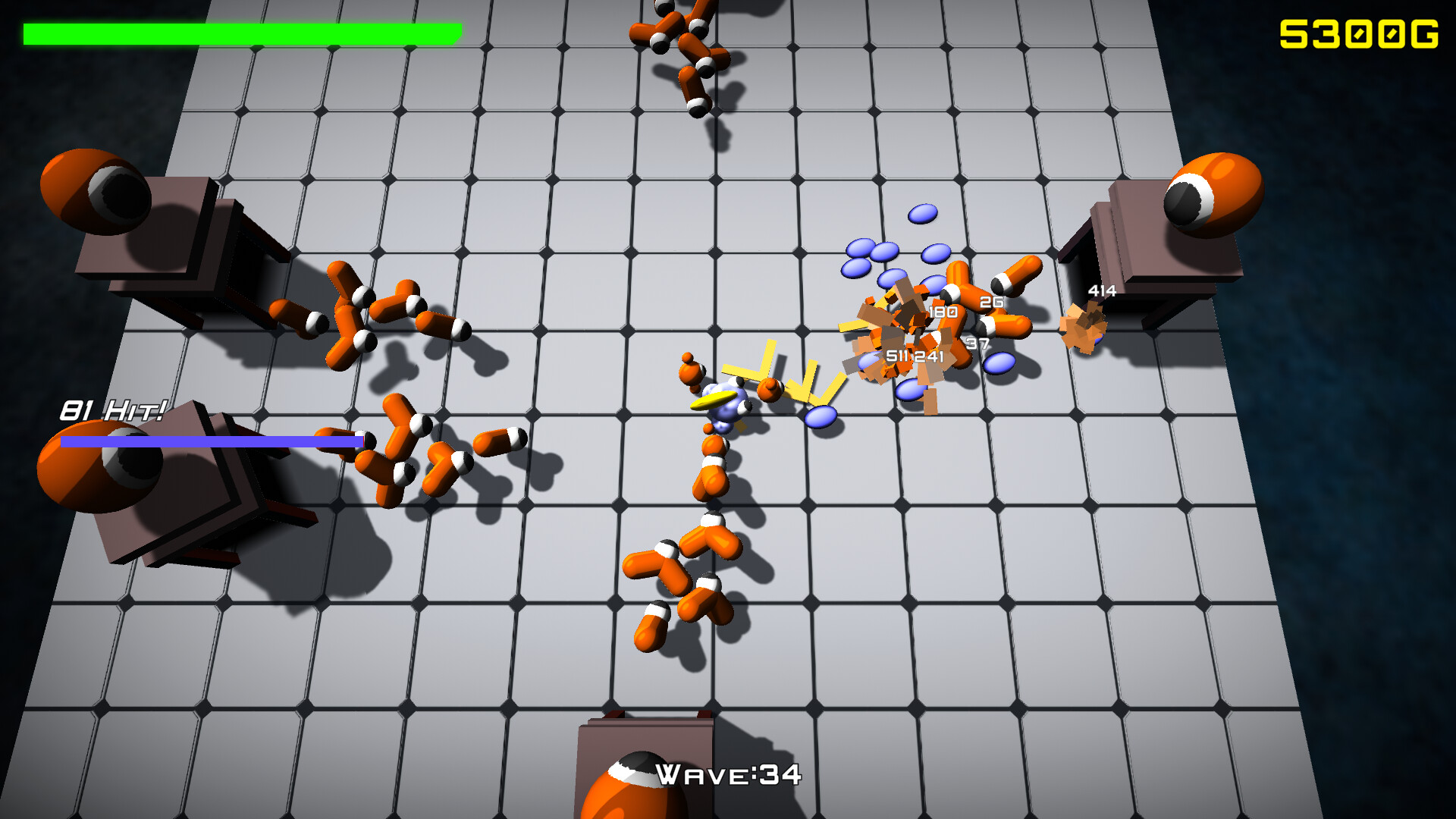Click the 37 damage number popup
Image resolution: width=1456 pixels, height=819 pixels.
click(x=977, y=343)
